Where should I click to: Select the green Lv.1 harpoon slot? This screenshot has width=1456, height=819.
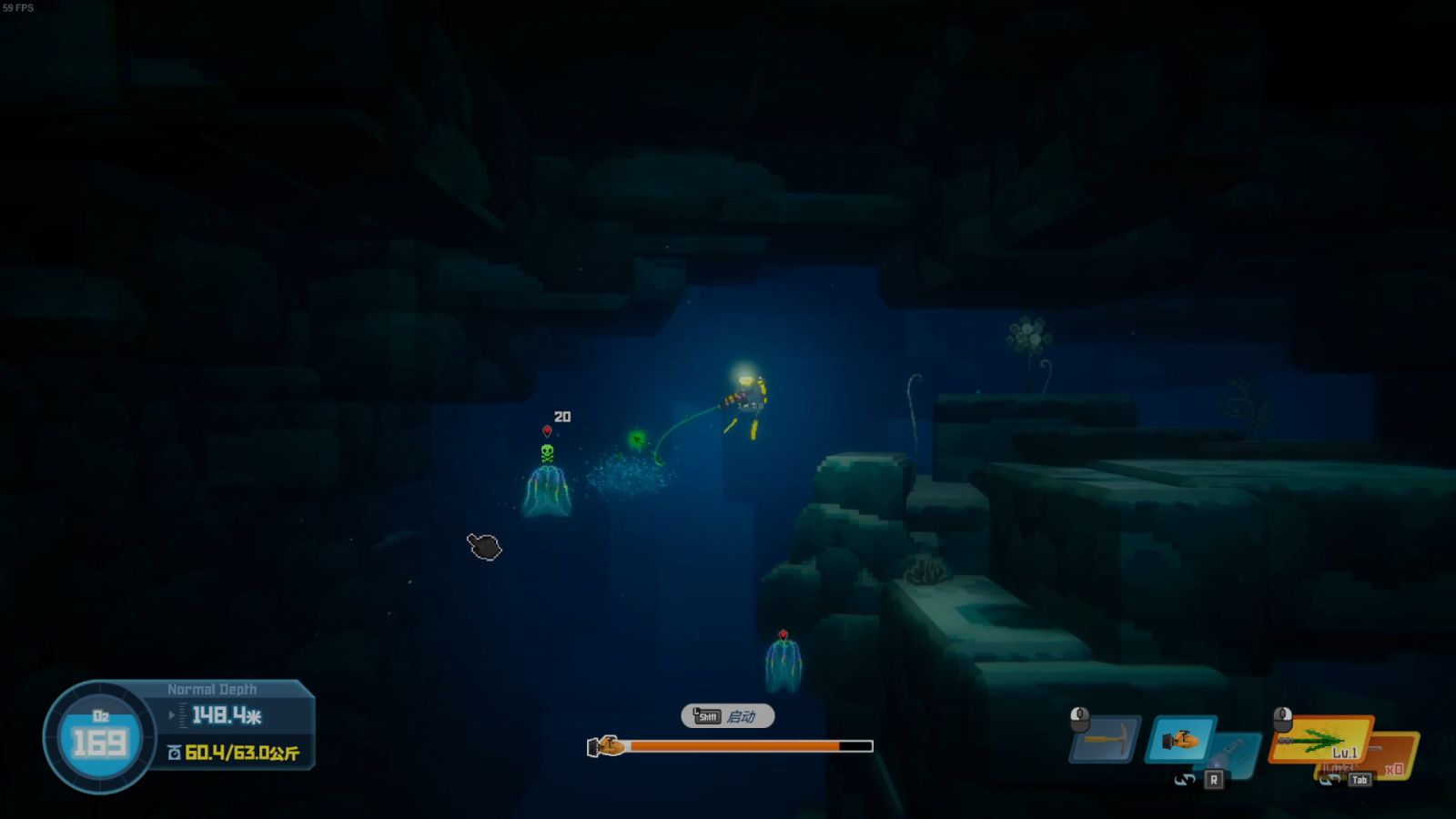tap(1319, 739)
